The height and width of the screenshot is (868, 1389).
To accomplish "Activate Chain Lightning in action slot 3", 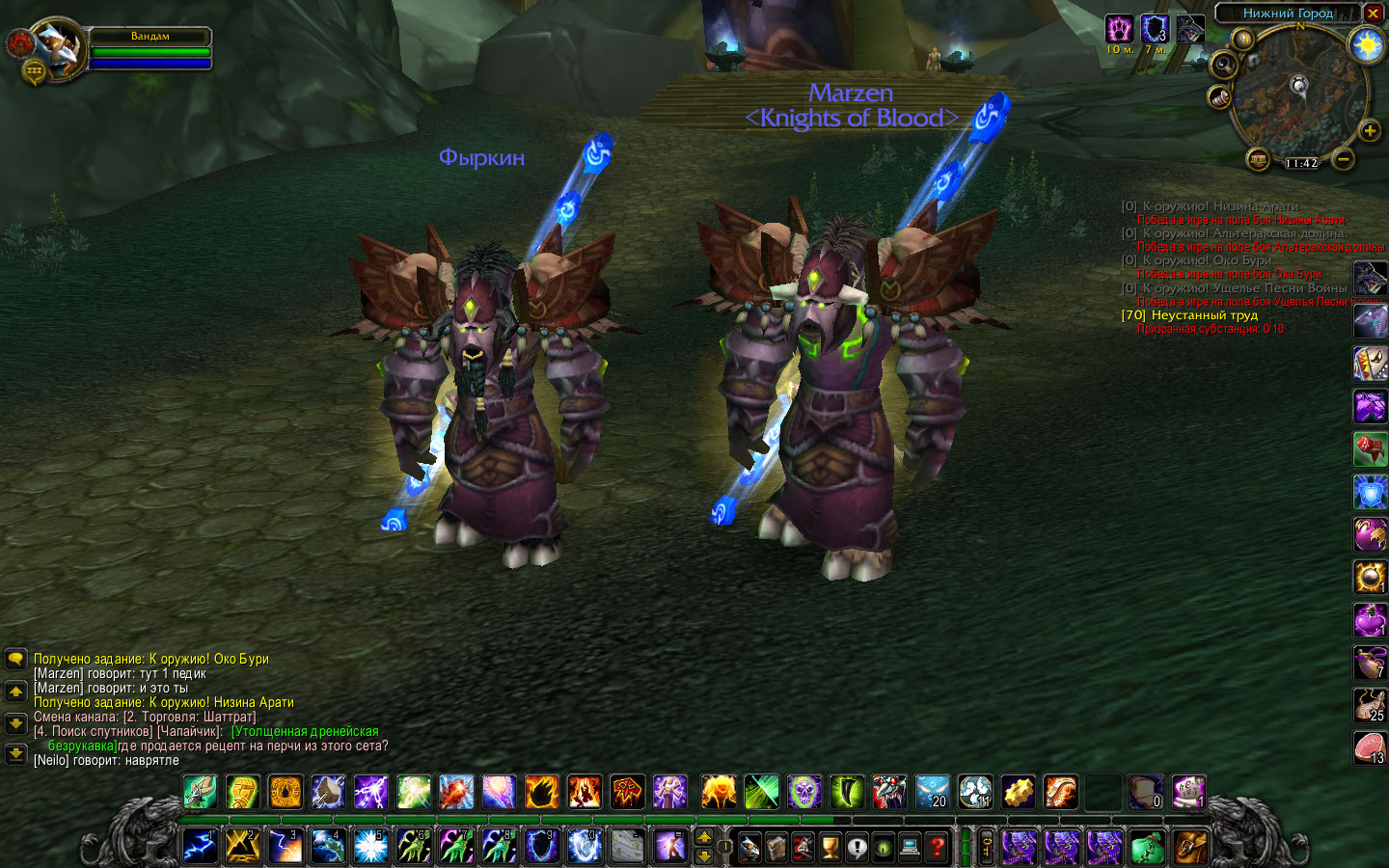I will 286,848.
